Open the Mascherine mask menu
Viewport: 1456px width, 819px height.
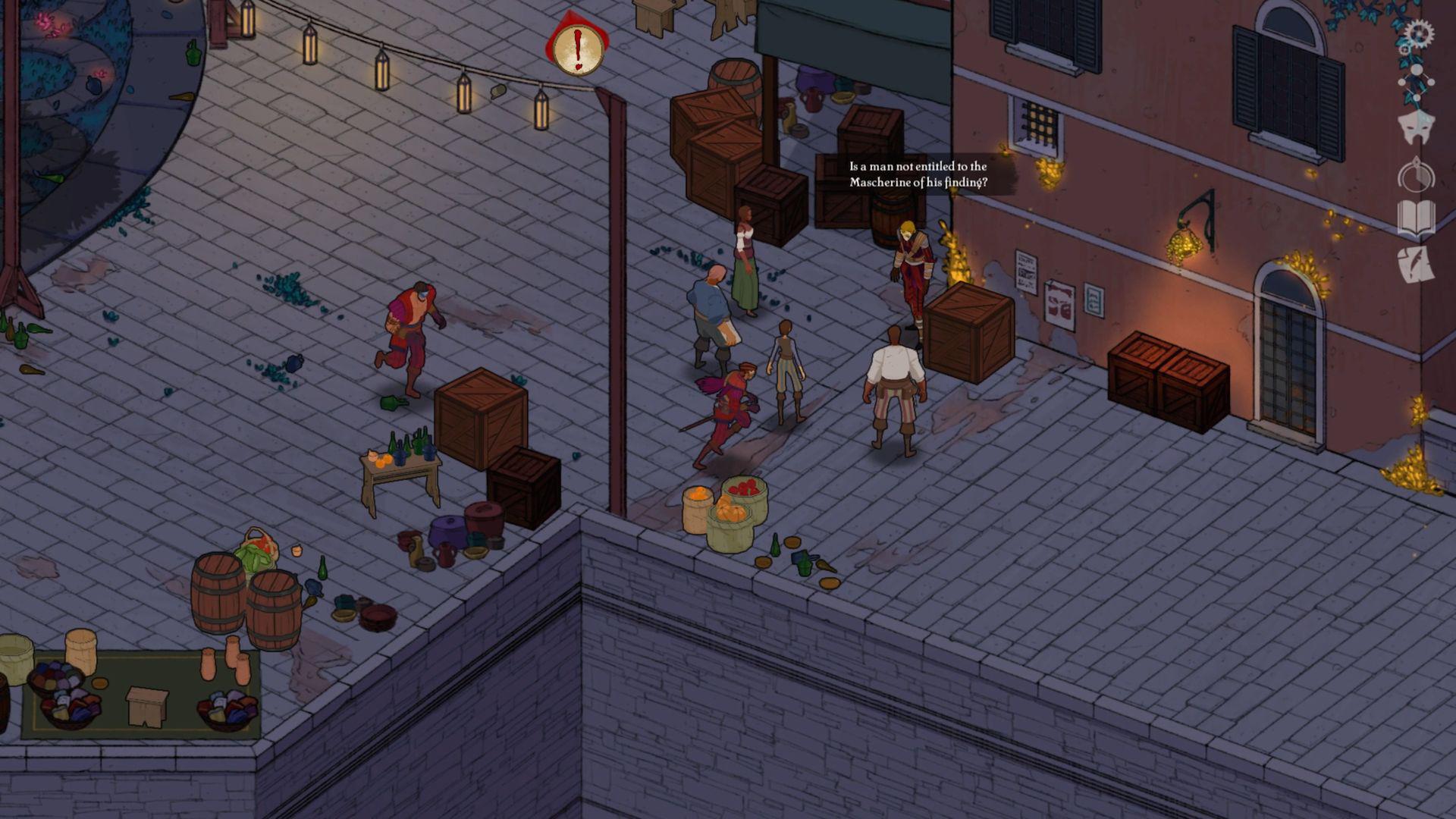tap(1417, 127)
